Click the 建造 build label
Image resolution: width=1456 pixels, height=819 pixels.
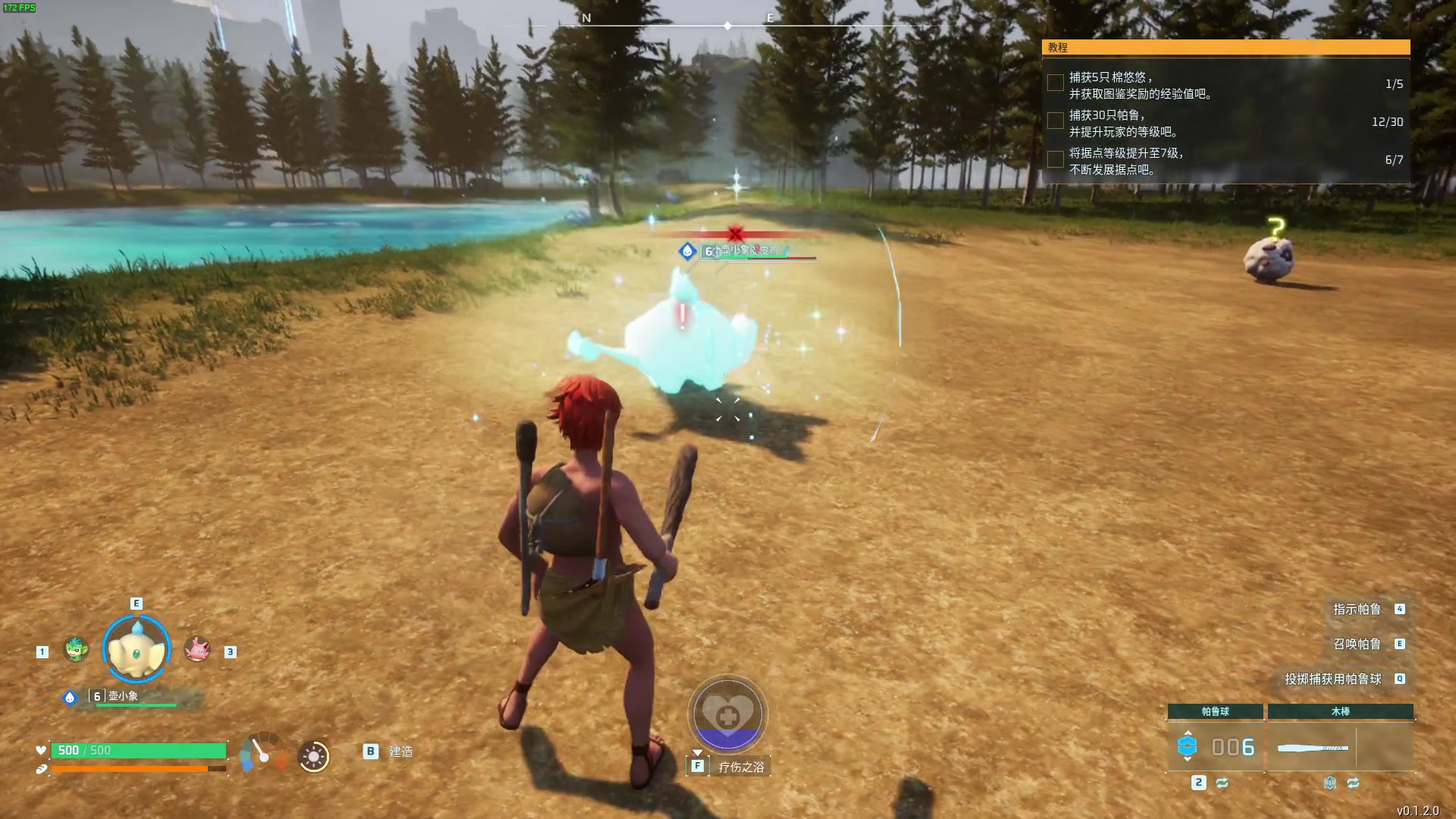tap(400, 752)
